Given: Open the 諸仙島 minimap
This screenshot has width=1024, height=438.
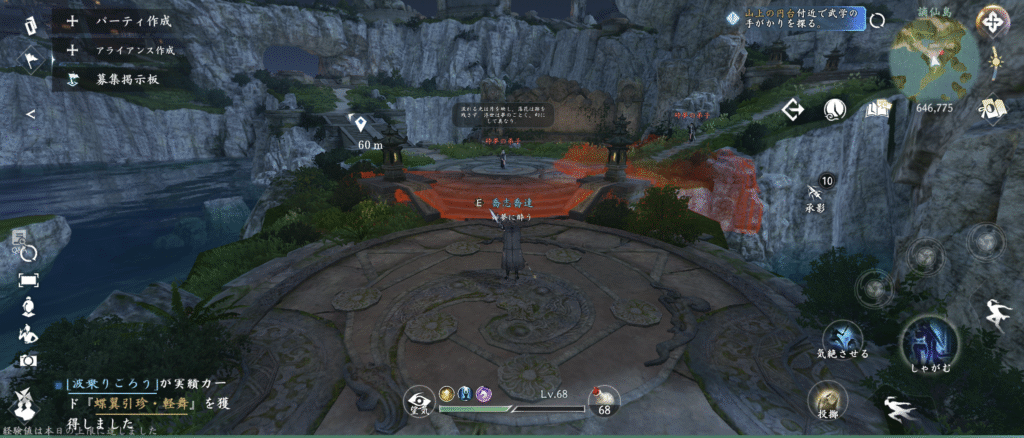Looking at the screenshot, I should click(934, 59).
